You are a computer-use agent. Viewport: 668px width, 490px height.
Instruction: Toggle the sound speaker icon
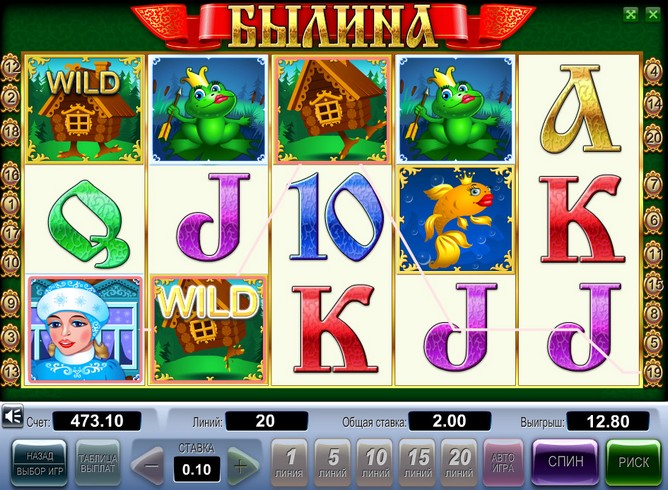point(14,416)
